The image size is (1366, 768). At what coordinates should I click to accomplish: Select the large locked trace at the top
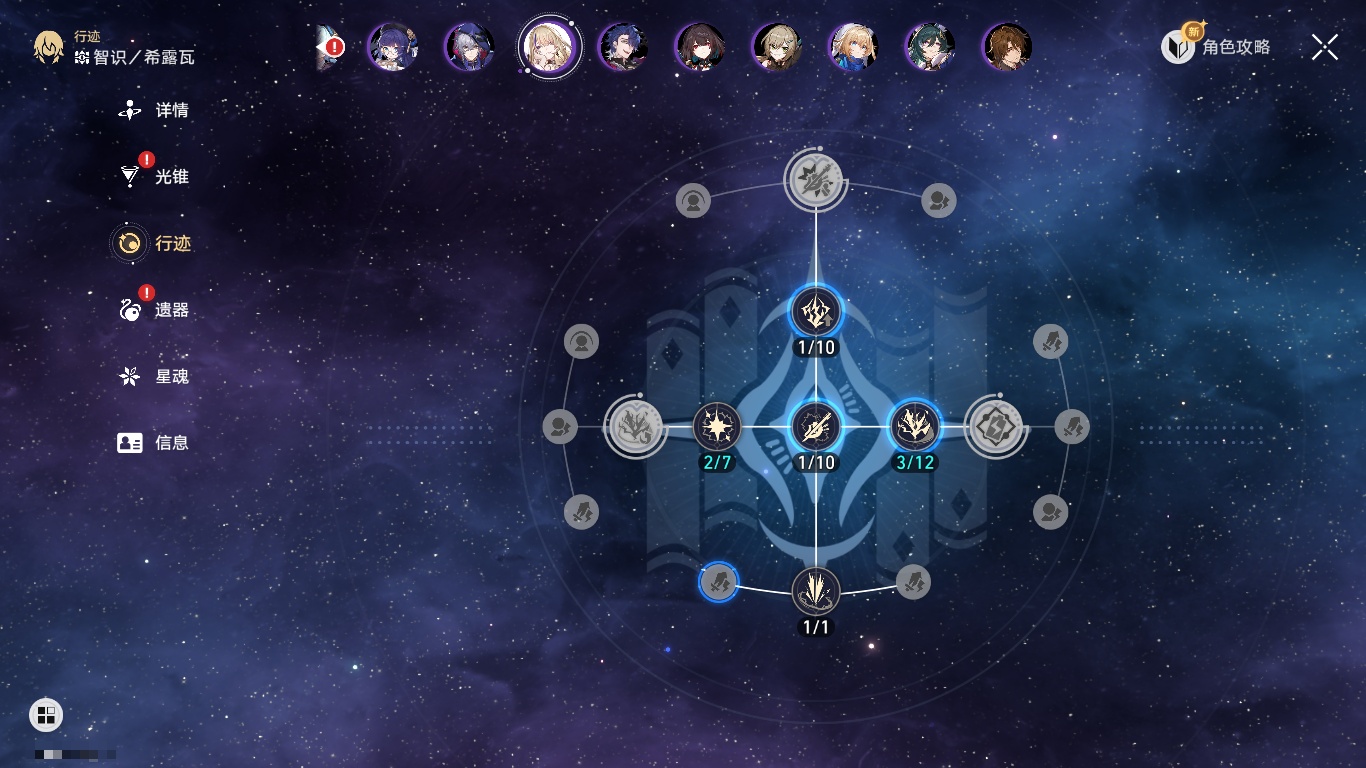[x=816, y=180]
